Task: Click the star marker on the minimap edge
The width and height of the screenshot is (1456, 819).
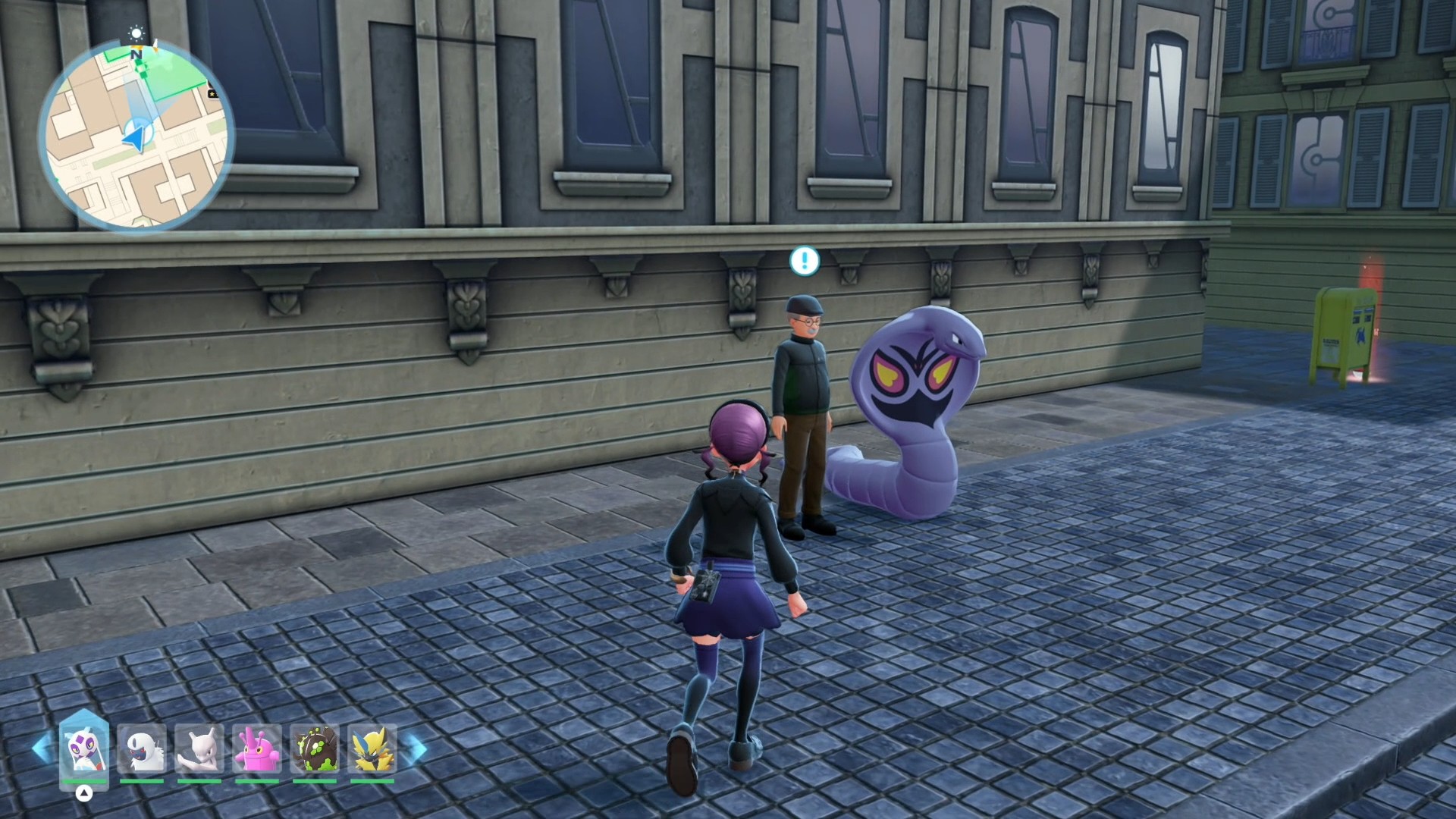Action: (213, 93)
